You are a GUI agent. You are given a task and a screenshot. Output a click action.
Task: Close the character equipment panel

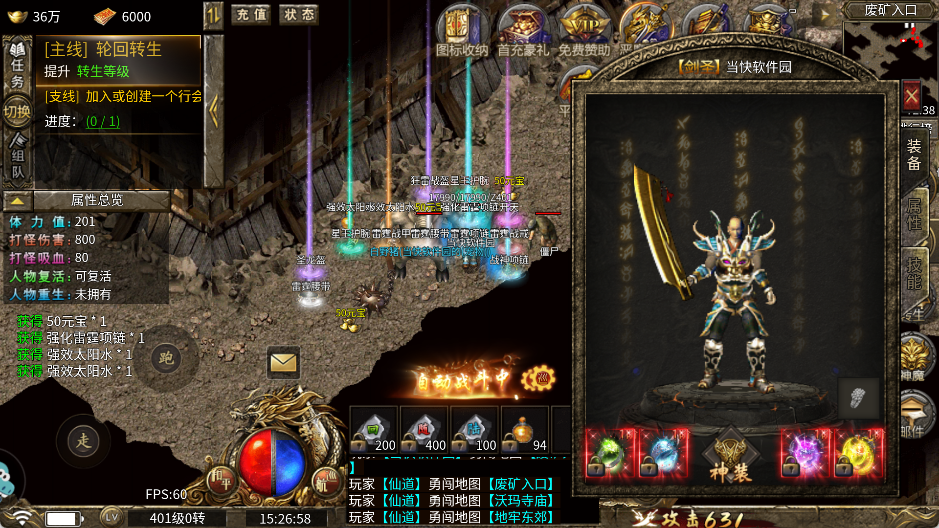click(x=911, y=96)
